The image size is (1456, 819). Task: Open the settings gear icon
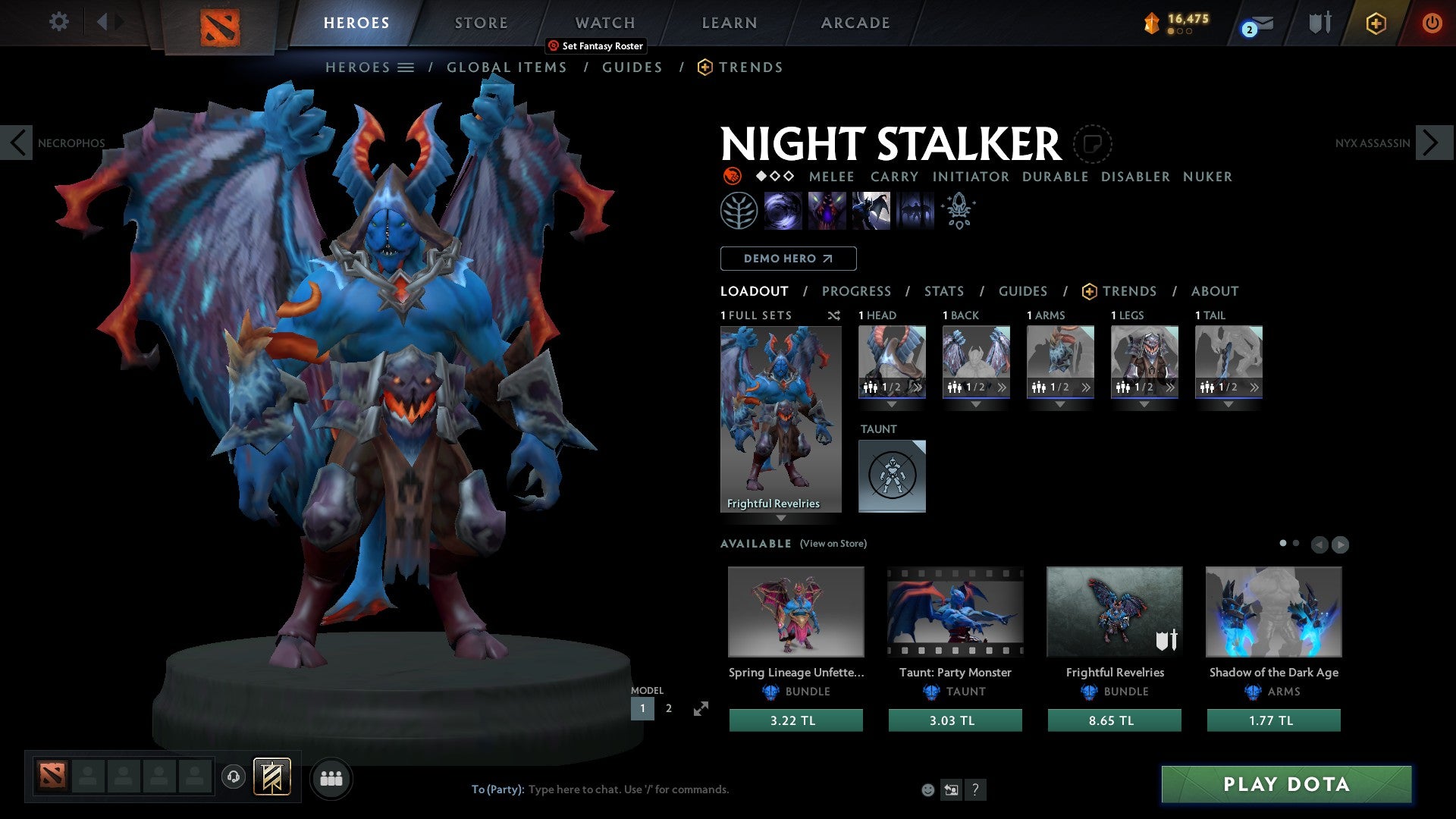[x=58, y=22]
